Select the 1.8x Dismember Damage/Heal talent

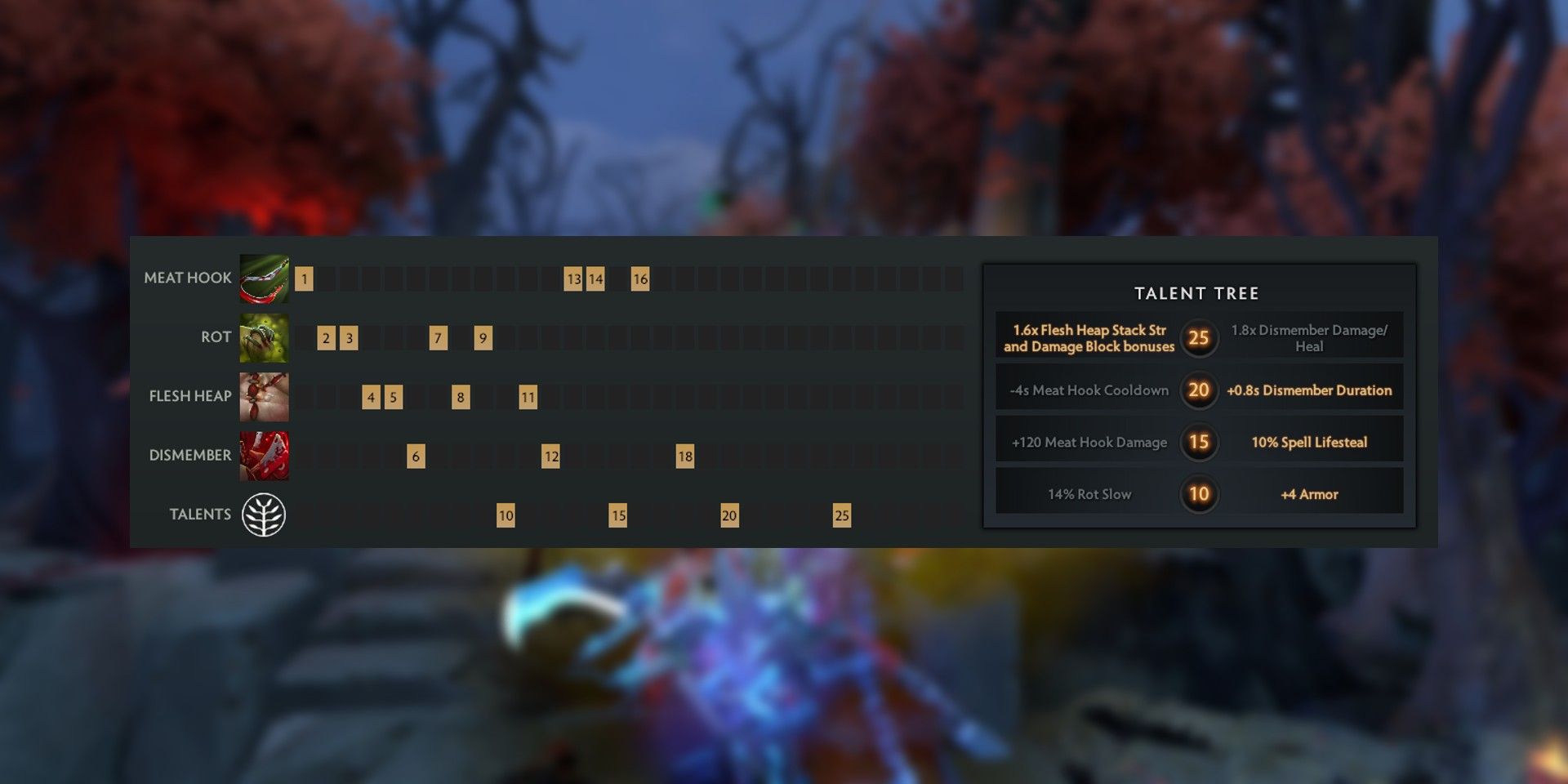click(1310, 338)
